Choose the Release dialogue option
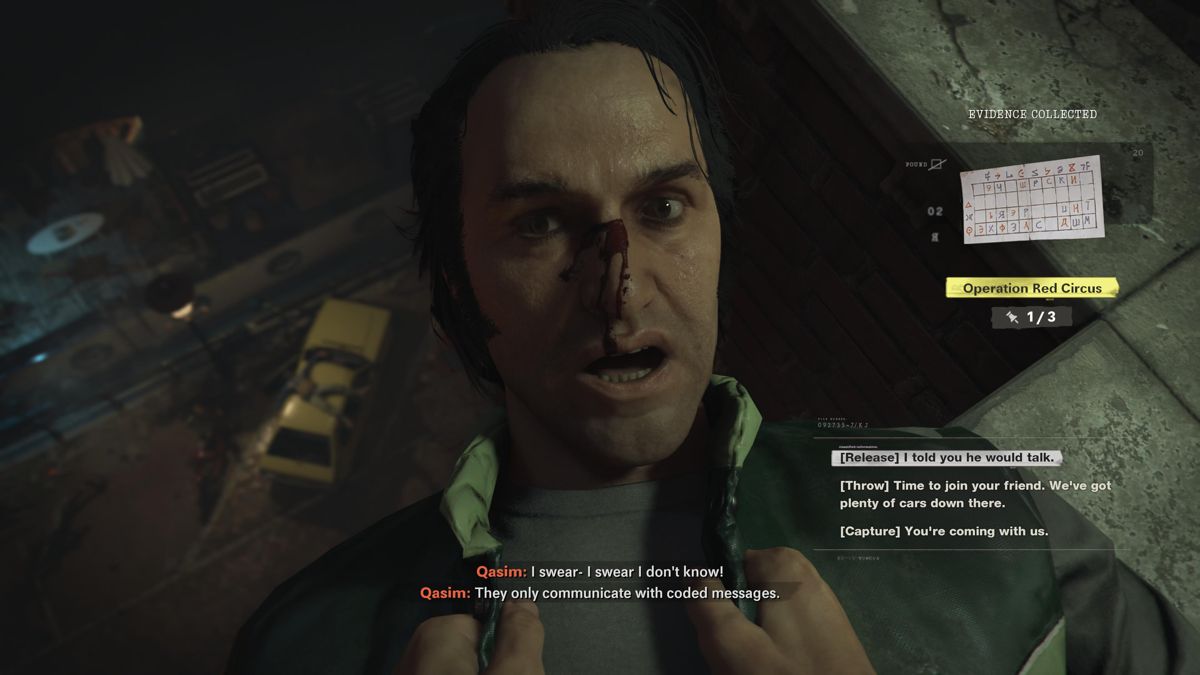 (945, 458)
